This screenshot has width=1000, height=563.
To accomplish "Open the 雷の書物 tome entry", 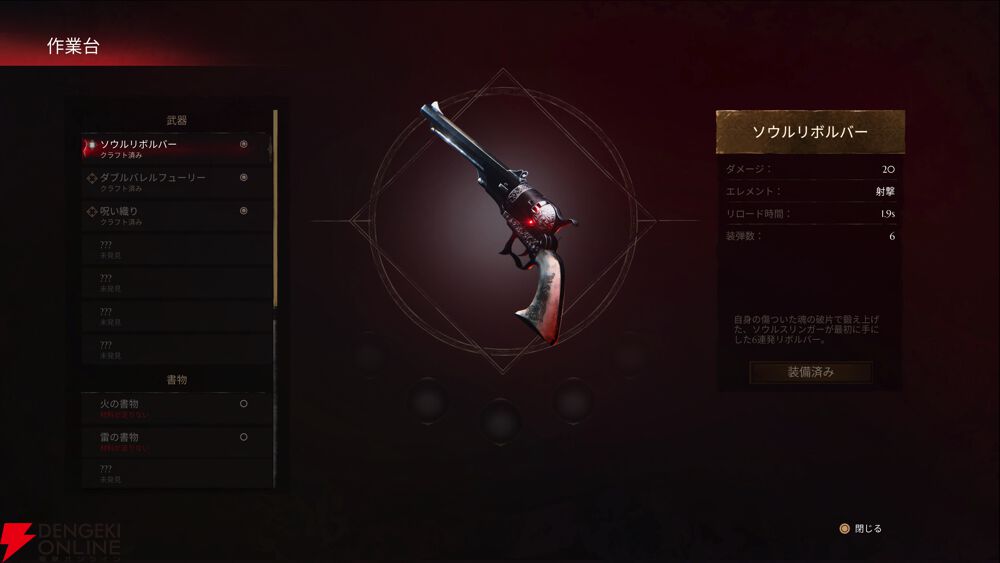I will point(170,441).
